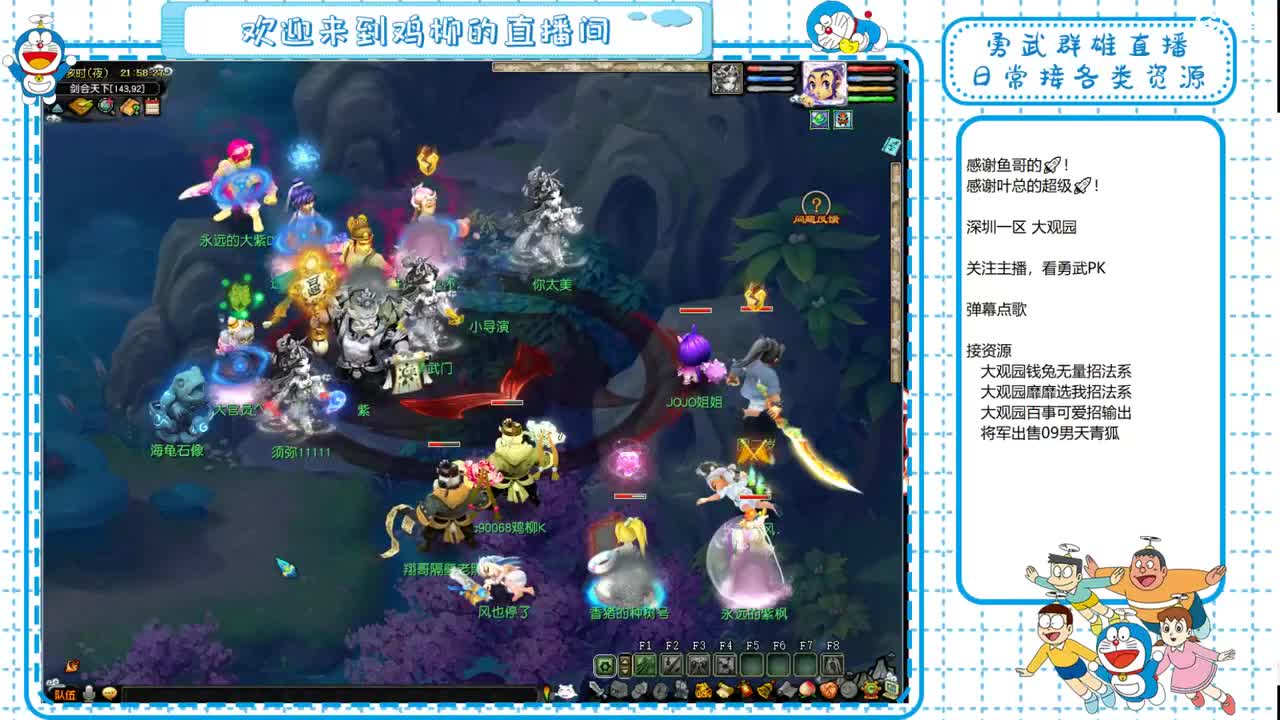Open the gear settings icon on the skill bar
The image size is (1280, 720).
click(605, 665)
